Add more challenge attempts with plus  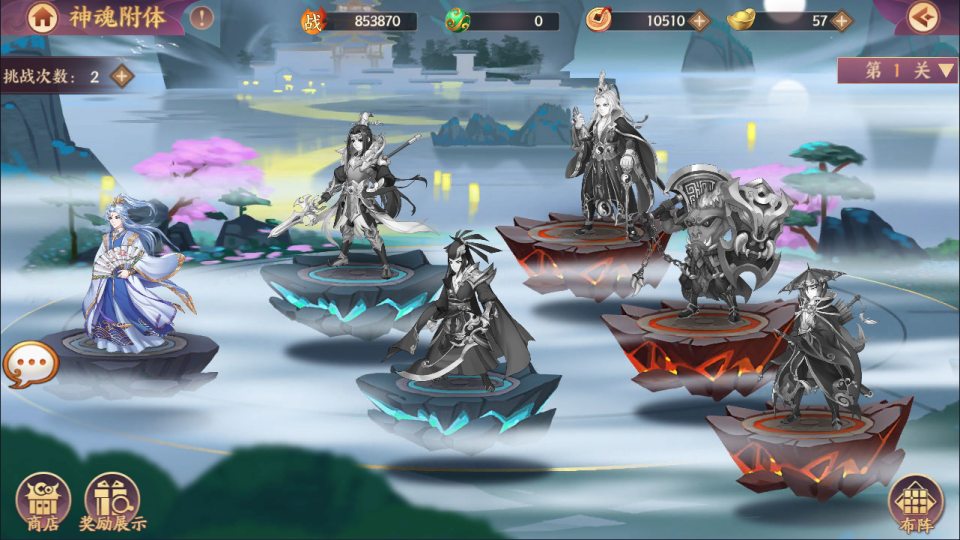pos(122,76)
